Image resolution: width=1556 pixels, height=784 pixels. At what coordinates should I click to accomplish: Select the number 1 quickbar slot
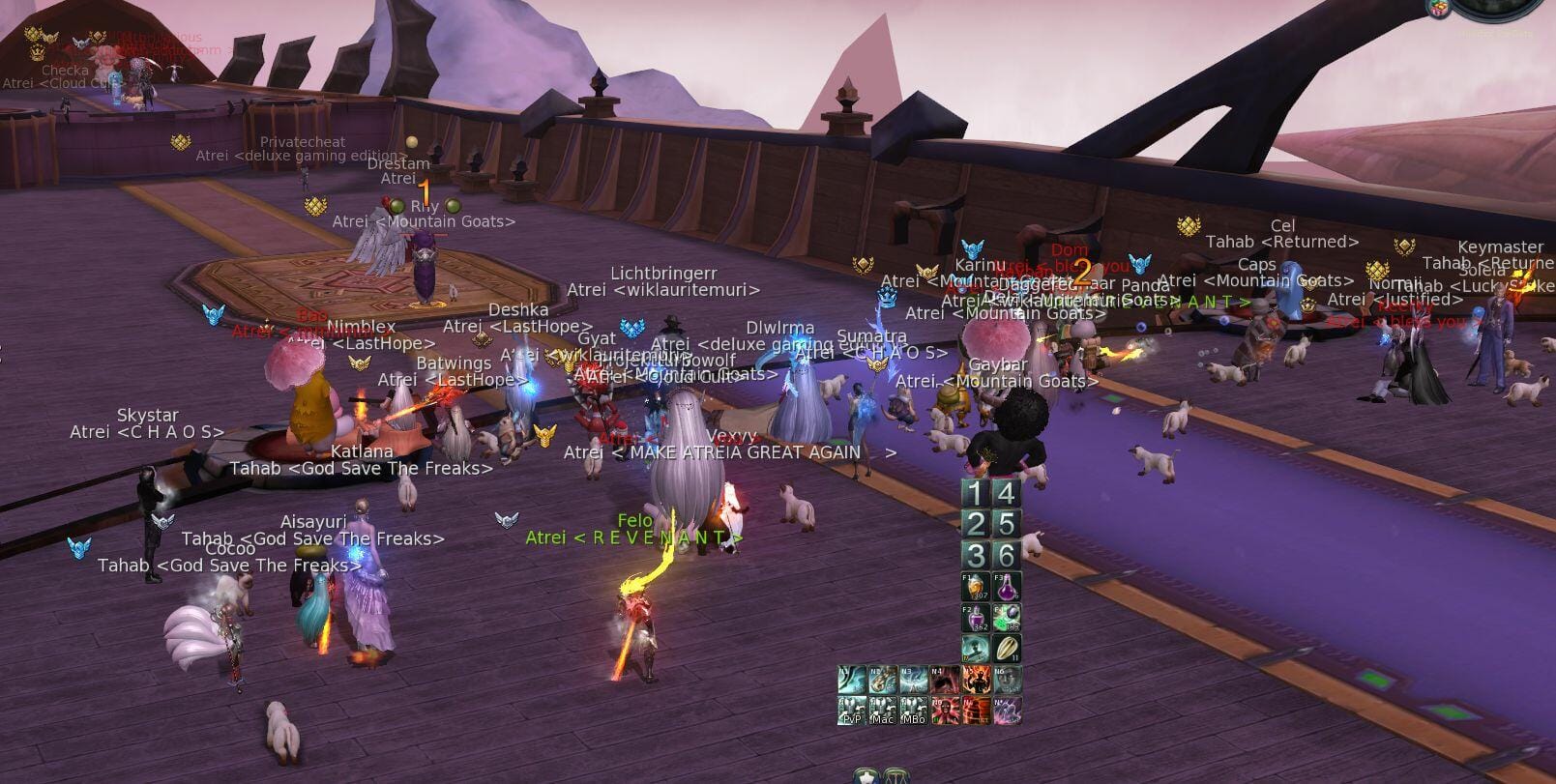click(x=975, y=494)
